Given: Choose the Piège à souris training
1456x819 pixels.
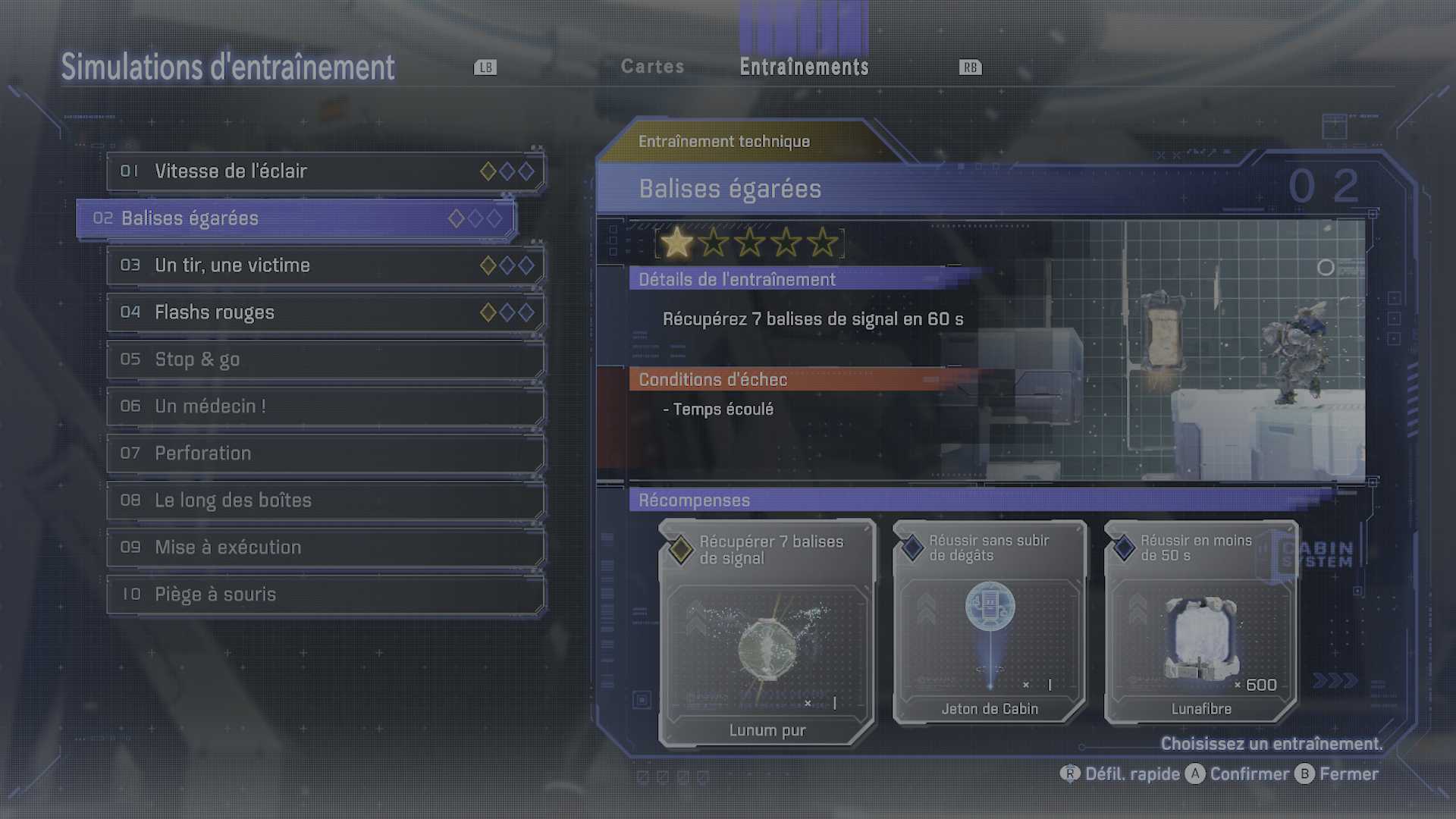Looking at the screenshot, I should (325, 595).
